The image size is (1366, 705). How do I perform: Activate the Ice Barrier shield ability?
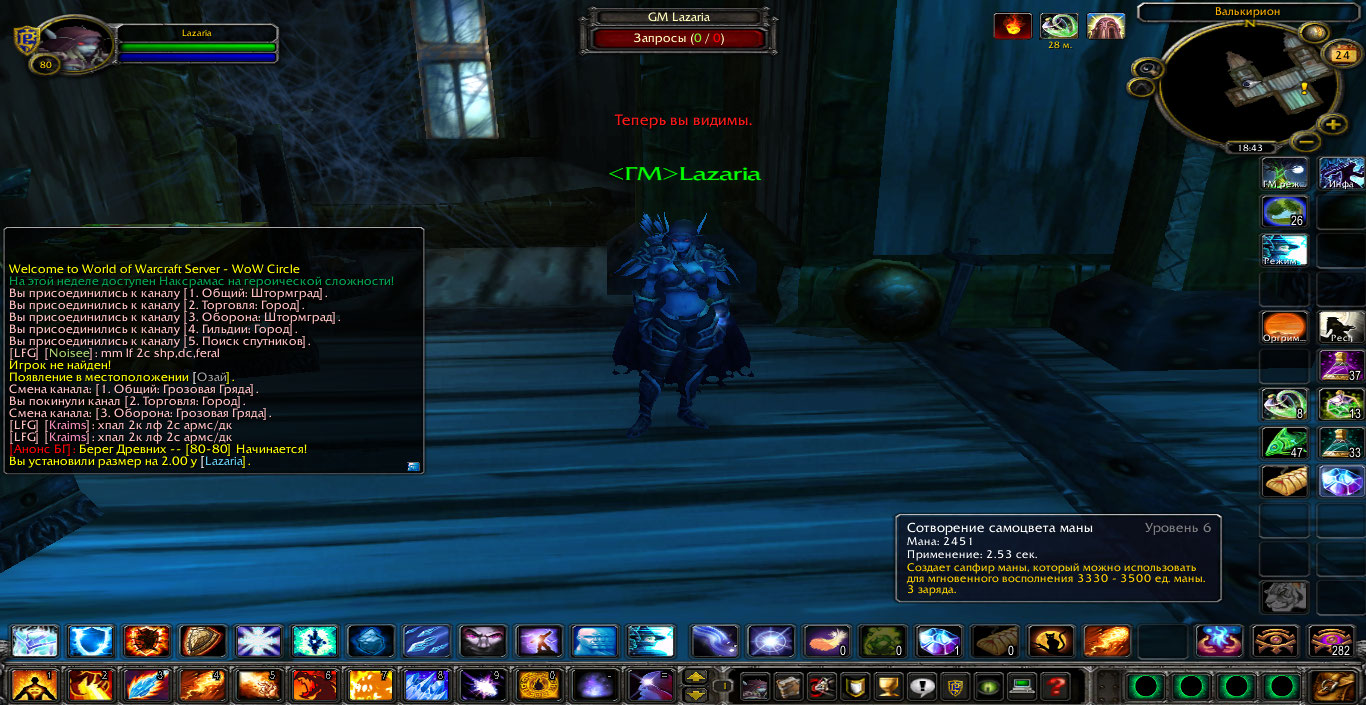tap(91, 641)
